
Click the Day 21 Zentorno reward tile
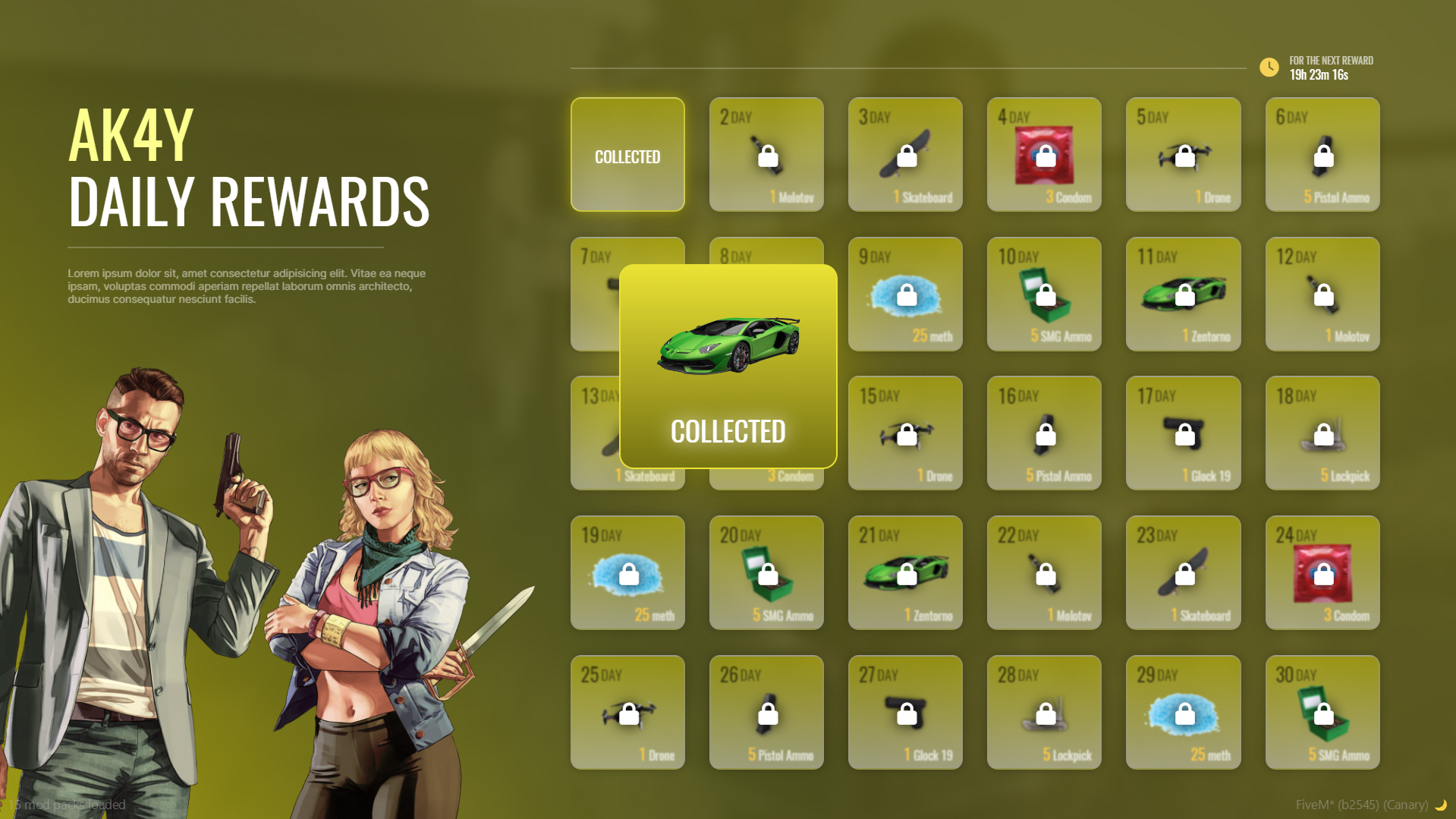[x=905, y=572]
